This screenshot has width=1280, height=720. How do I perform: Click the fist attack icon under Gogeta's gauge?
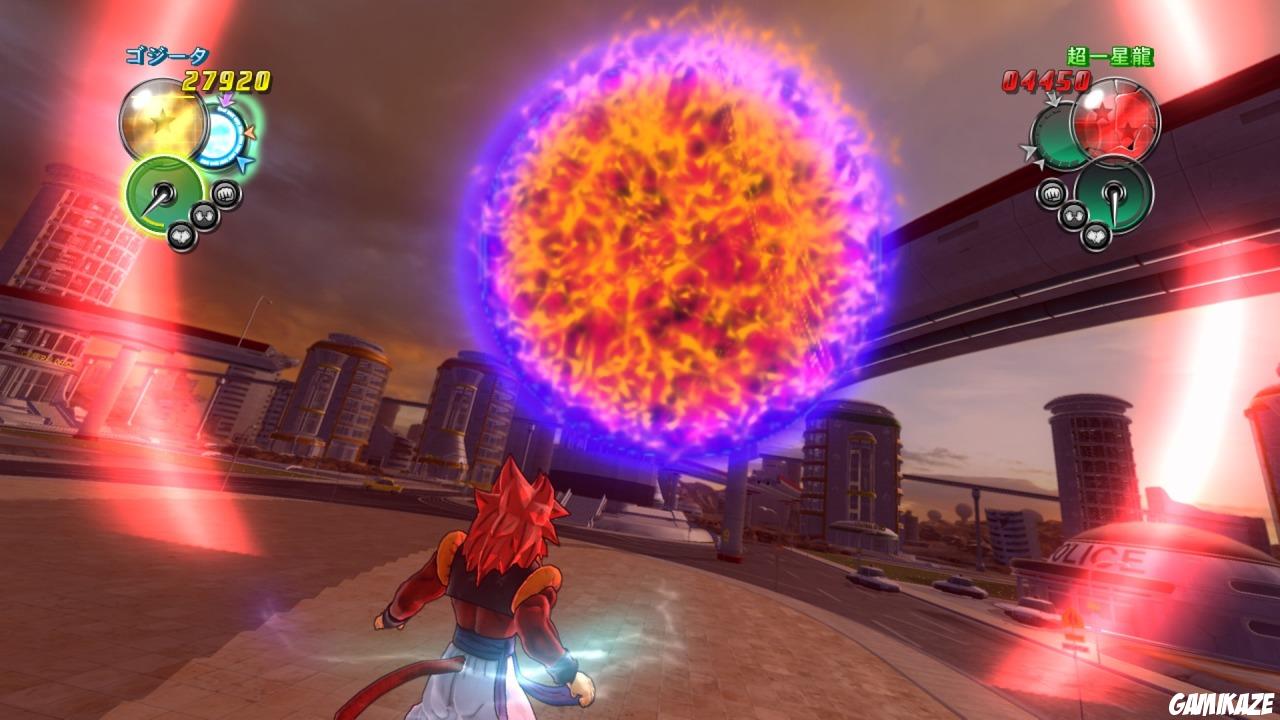pos(224,193)
